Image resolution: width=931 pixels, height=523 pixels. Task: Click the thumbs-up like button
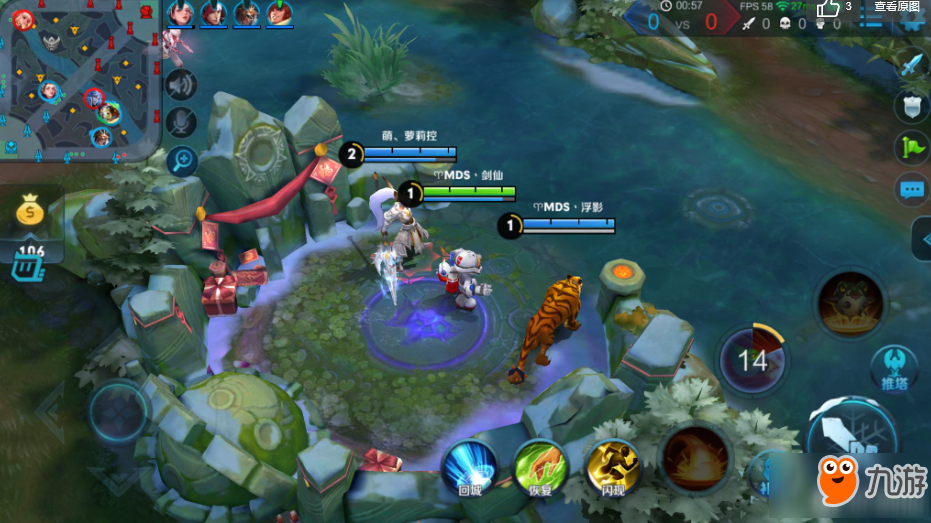point(829,9)
